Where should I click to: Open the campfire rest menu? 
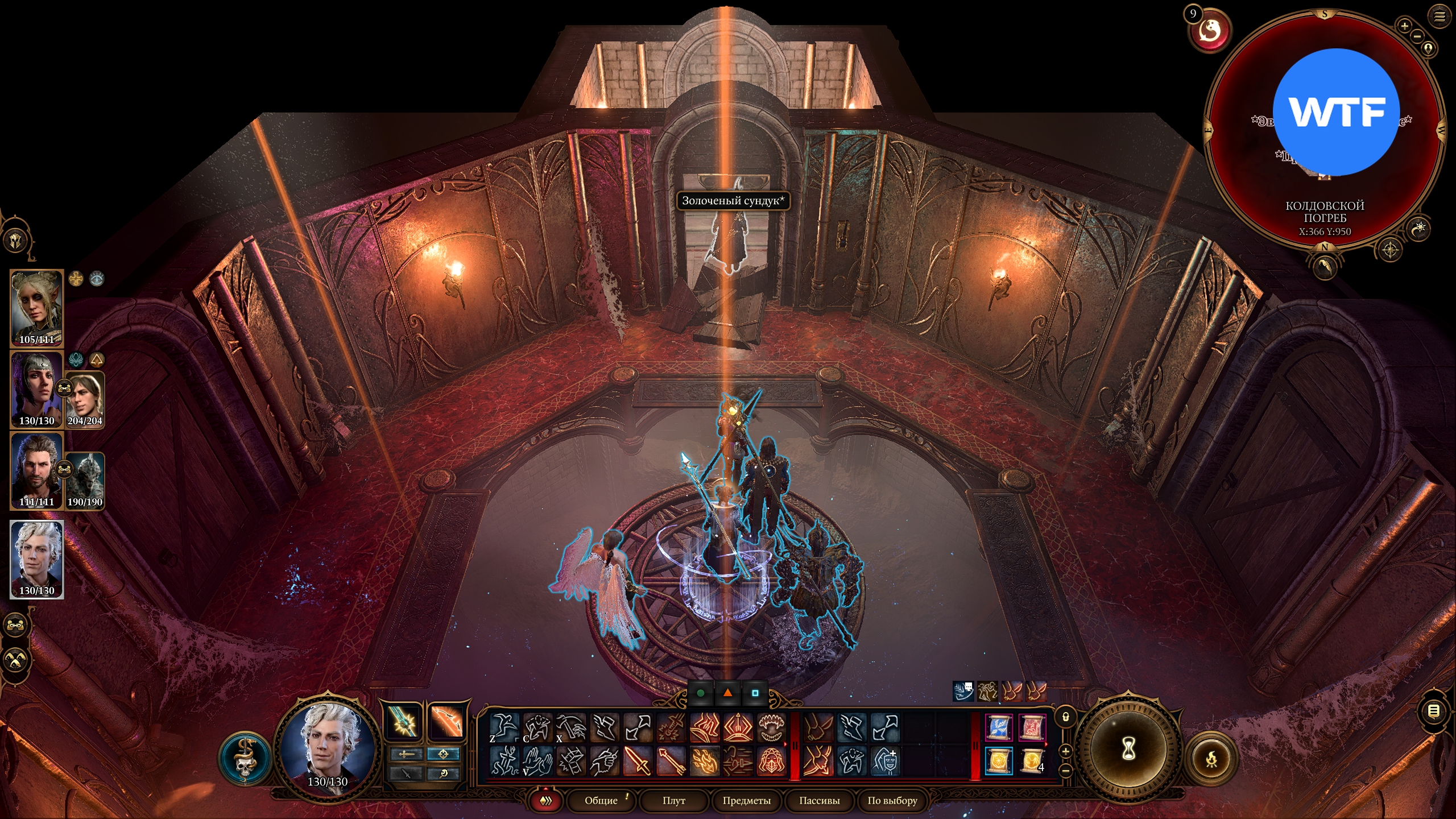[1211, 759]
